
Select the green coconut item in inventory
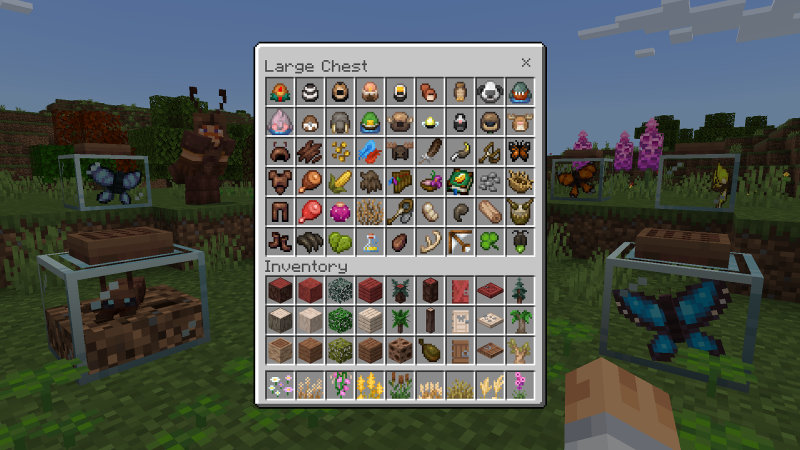tap(430, 351)
